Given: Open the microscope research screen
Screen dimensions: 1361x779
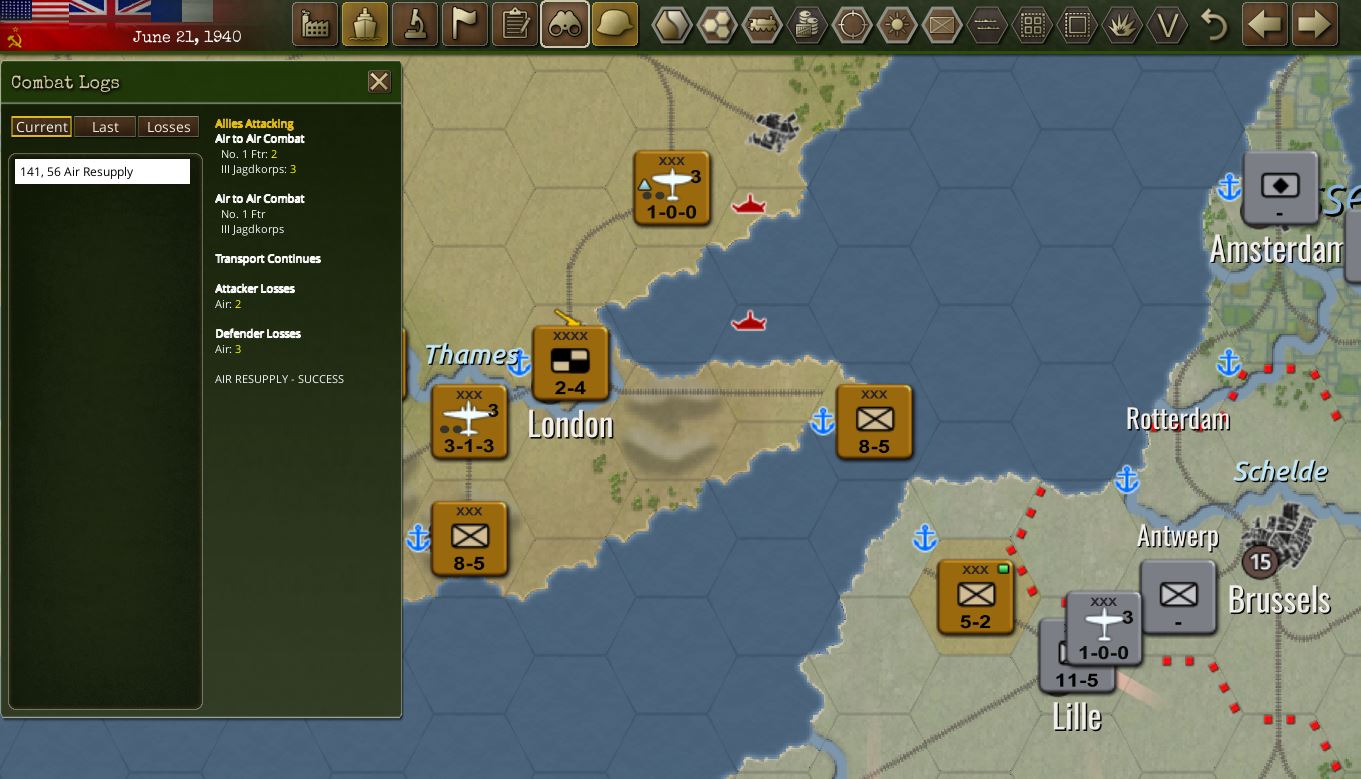Looking at the screenshot, I should [415, 24].
